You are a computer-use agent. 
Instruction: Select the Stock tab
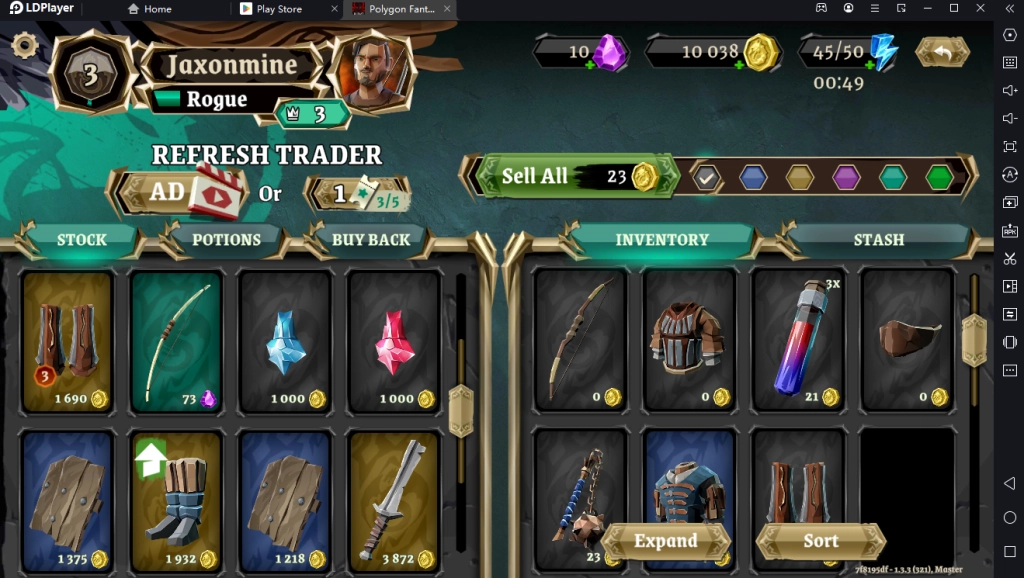tap(82, 240)
